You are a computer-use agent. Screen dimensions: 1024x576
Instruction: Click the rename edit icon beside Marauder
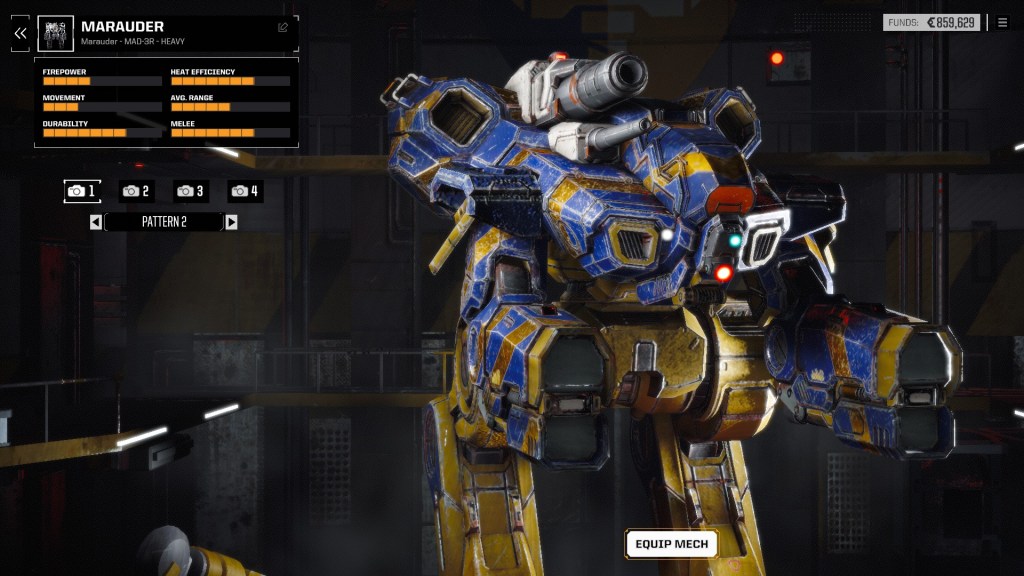(x=283, y=27)
